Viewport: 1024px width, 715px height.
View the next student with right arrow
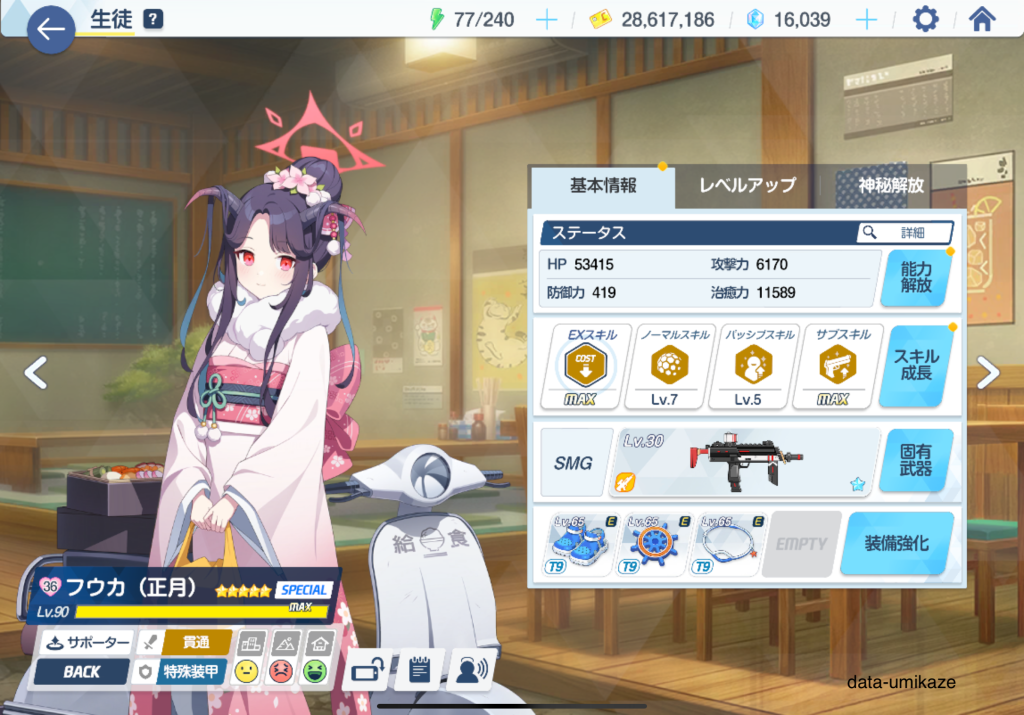click(x=988, y=373)
